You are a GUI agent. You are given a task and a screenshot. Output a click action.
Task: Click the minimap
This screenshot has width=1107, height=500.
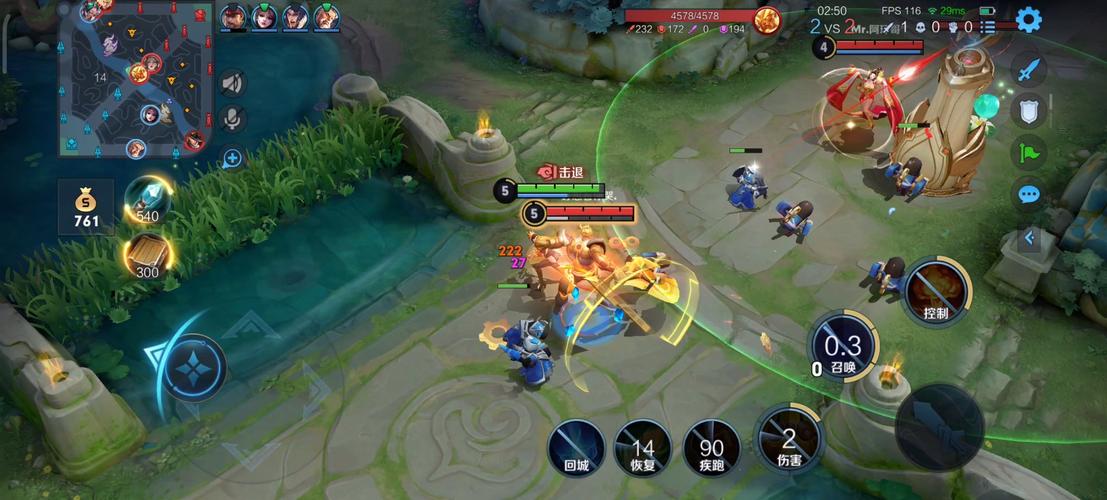[x=136, y=80]
